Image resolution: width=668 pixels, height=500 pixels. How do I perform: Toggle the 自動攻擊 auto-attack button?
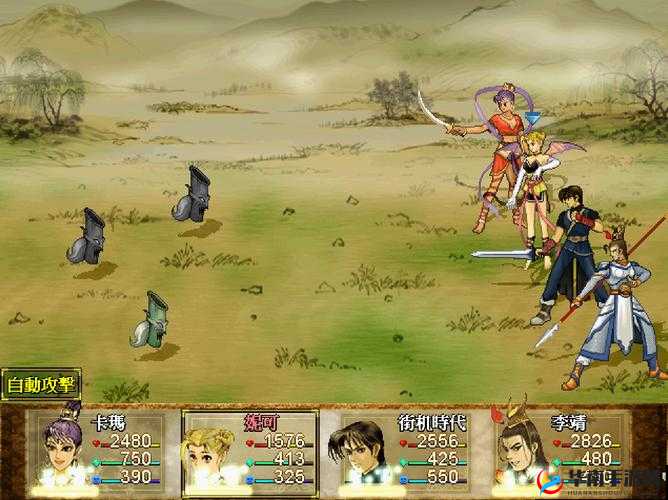[x=41, y=384]
